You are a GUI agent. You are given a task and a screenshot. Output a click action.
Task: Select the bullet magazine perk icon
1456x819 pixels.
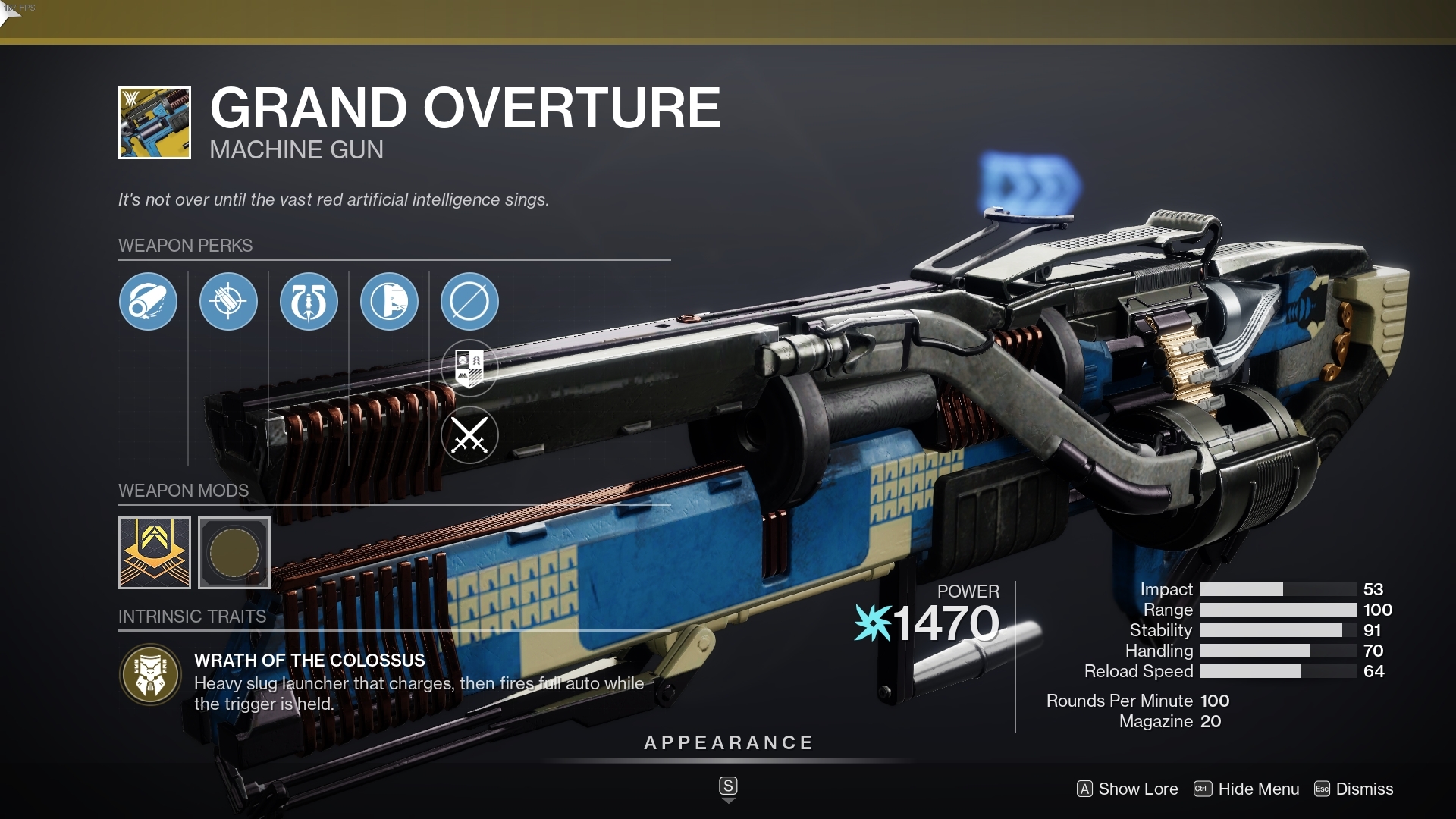[229, 302]
